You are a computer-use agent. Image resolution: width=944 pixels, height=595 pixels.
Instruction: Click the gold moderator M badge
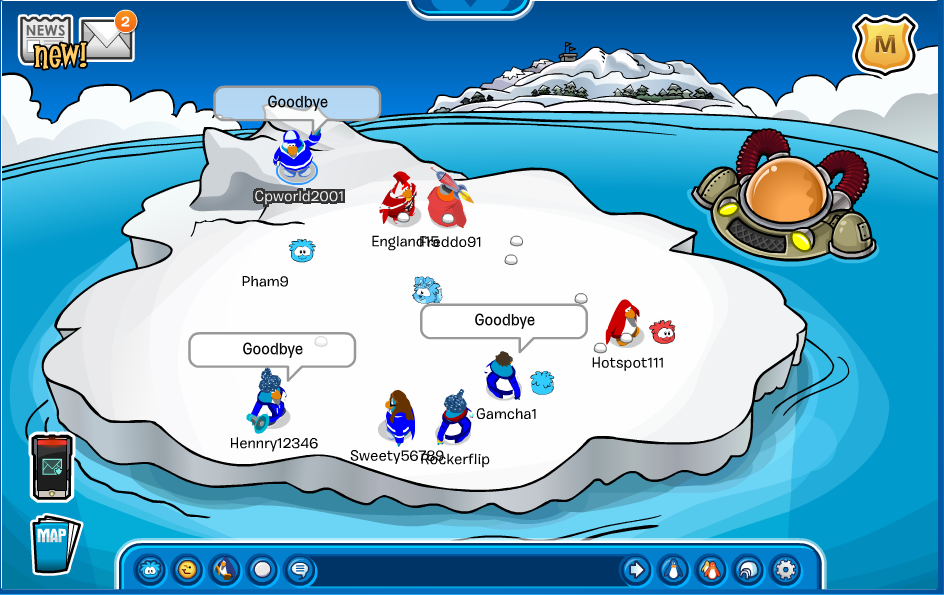point(884,44)
